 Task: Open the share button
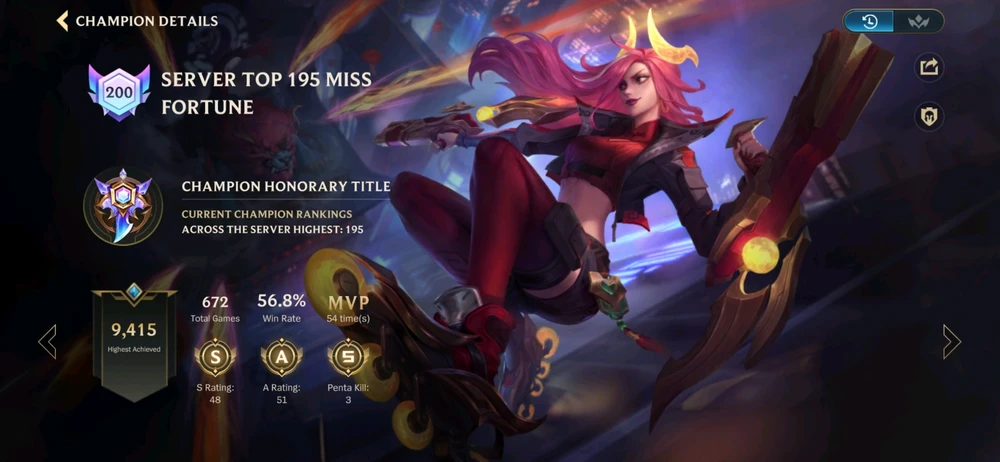click(929, 67)
